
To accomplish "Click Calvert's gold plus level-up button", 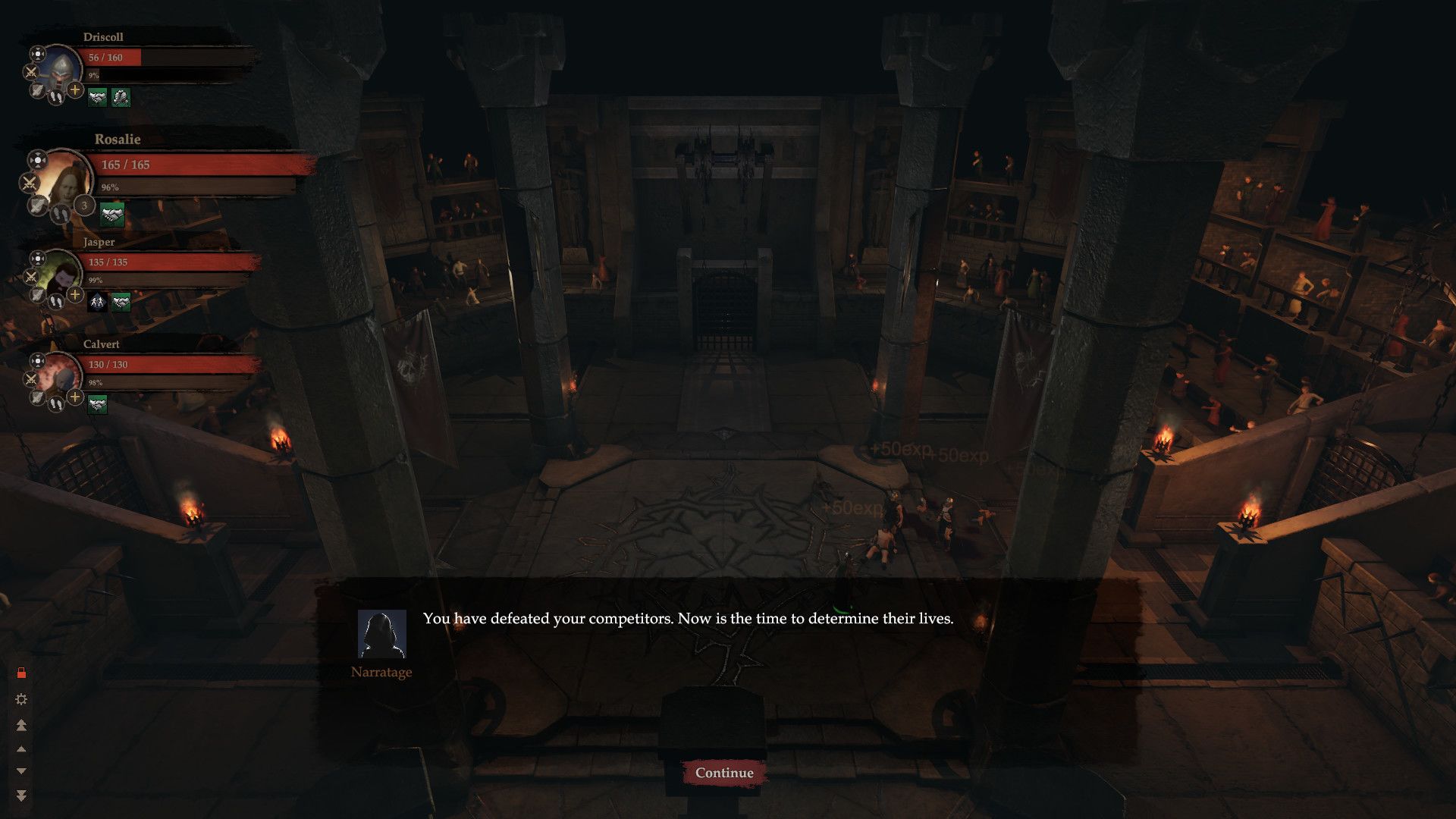I will [75, 397].
